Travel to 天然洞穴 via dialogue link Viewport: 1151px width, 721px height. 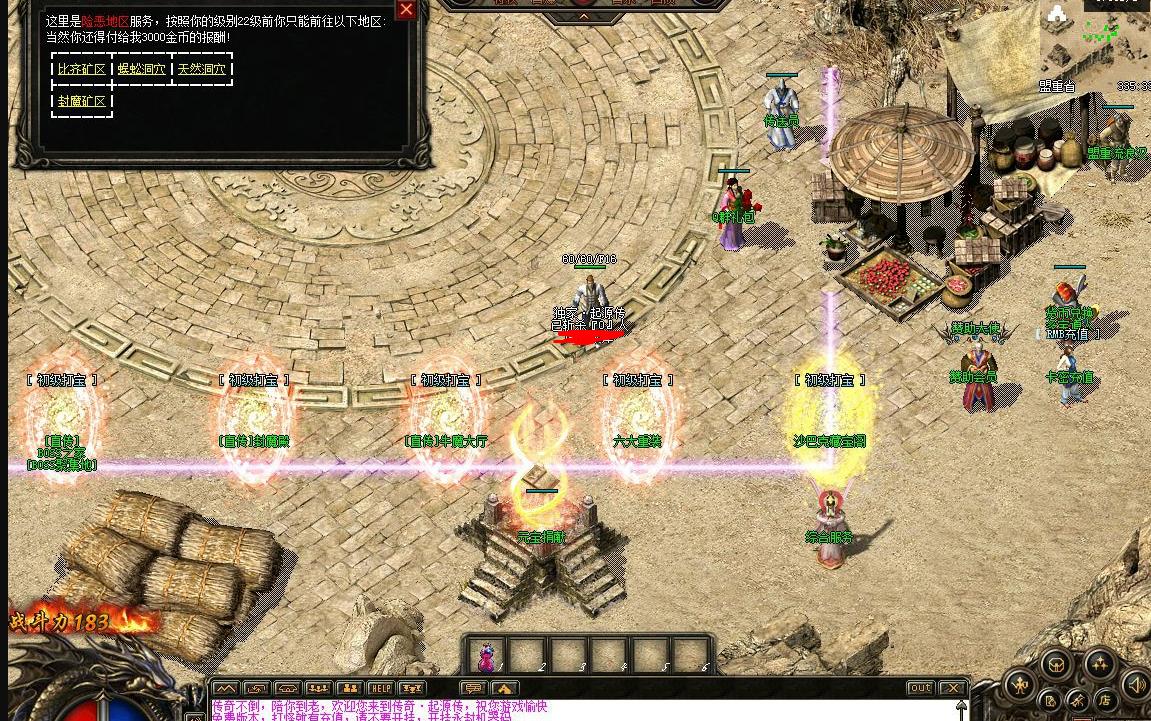202,69
